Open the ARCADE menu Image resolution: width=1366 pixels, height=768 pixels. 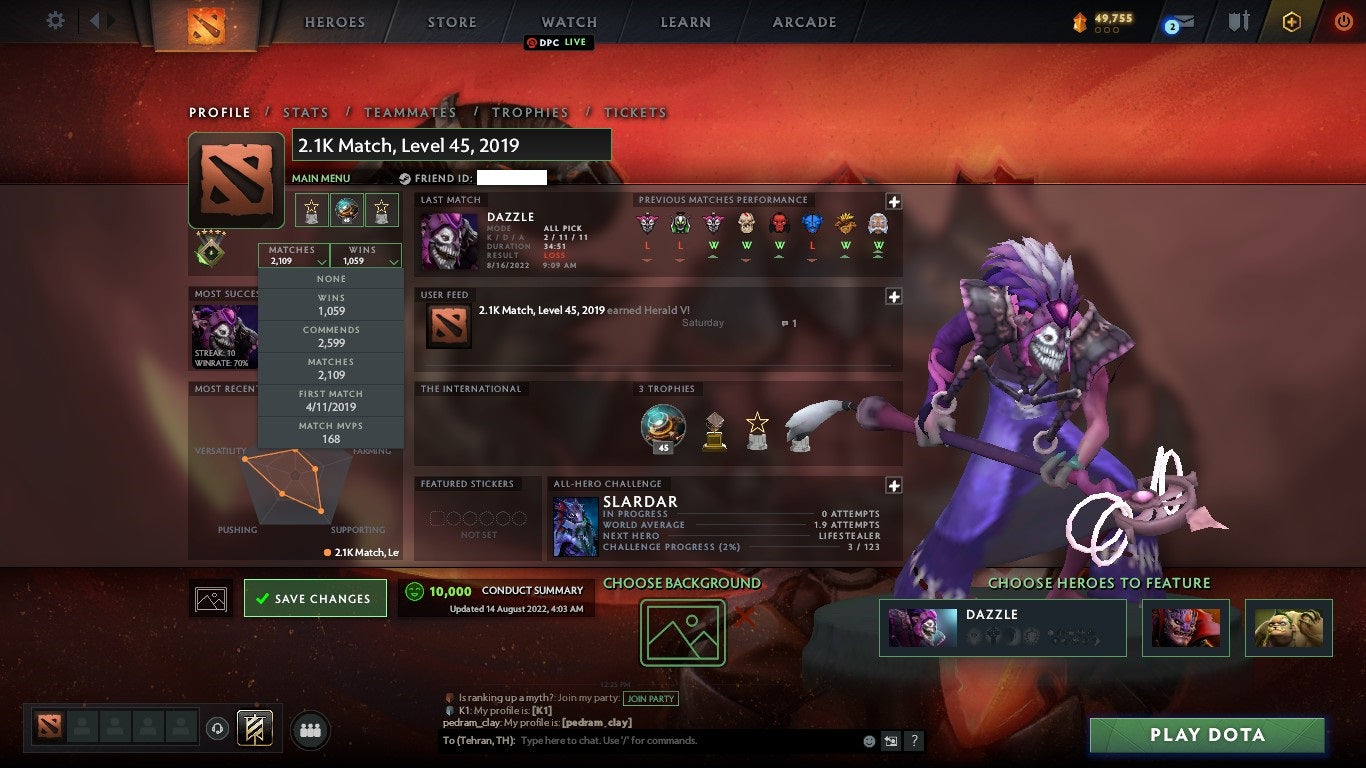(x=803, y=21)
